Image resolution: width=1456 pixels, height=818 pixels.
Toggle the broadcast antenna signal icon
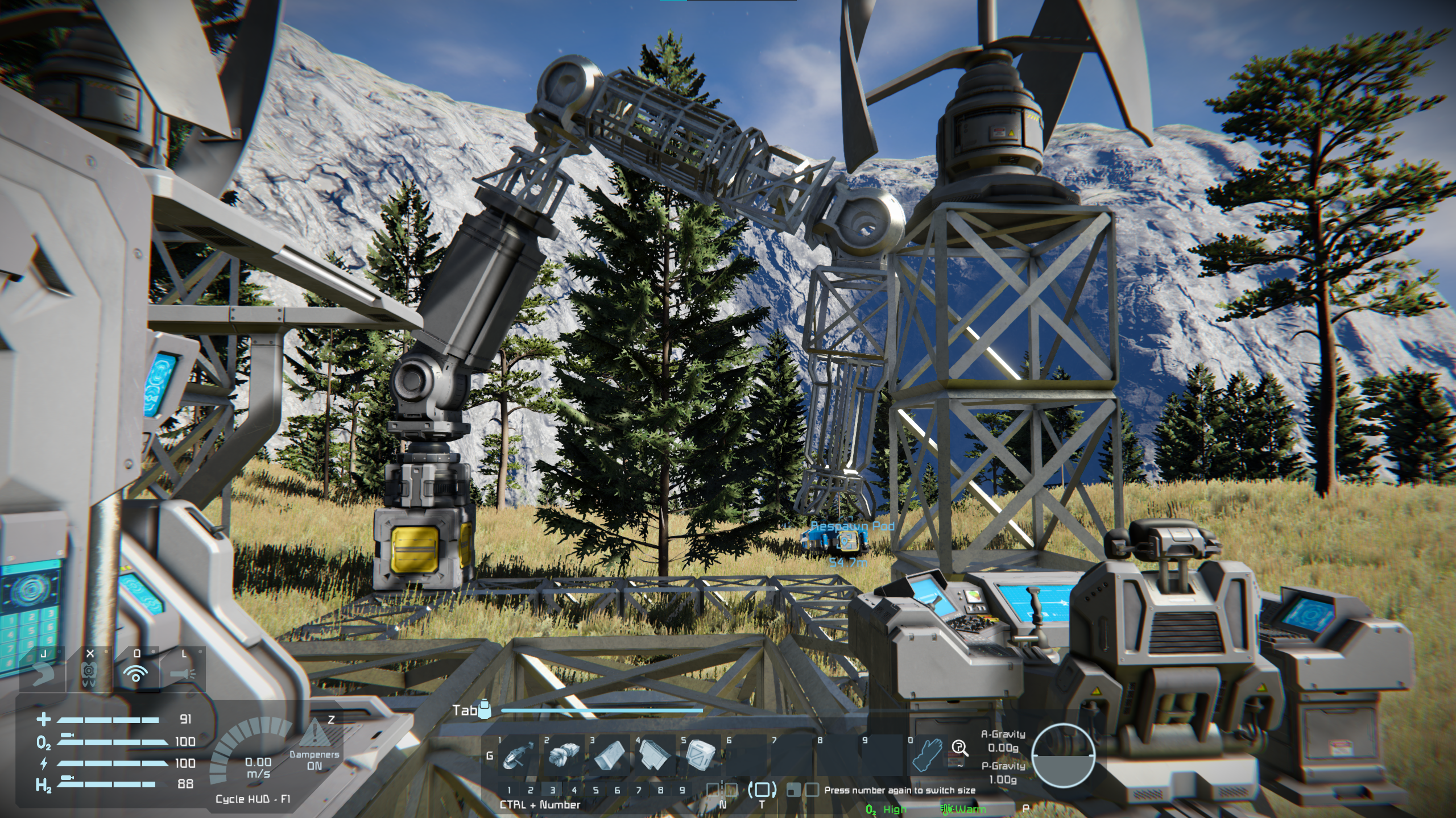[136, 674]
